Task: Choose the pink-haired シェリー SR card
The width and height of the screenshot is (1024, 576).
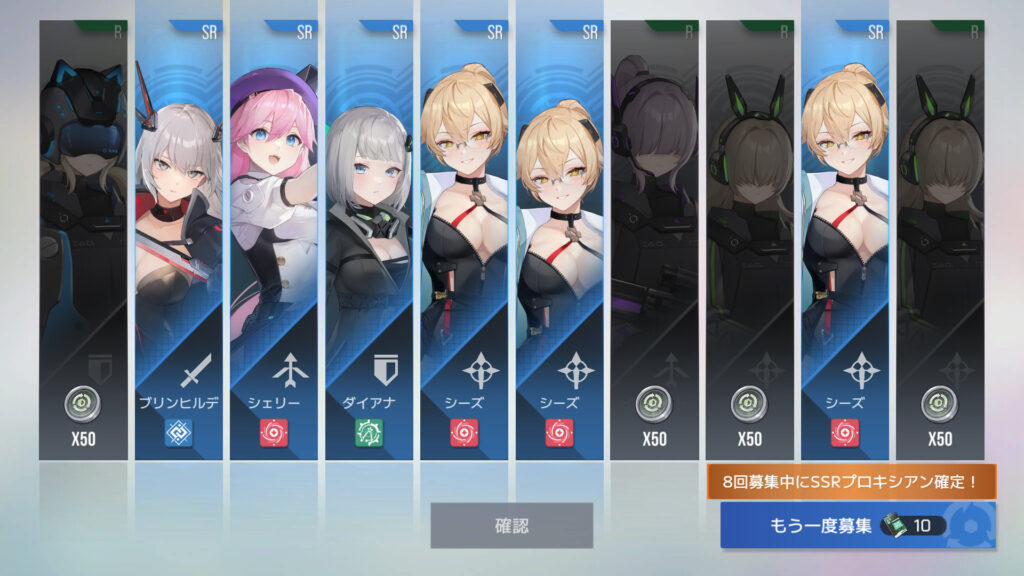Action: [274, 240]
